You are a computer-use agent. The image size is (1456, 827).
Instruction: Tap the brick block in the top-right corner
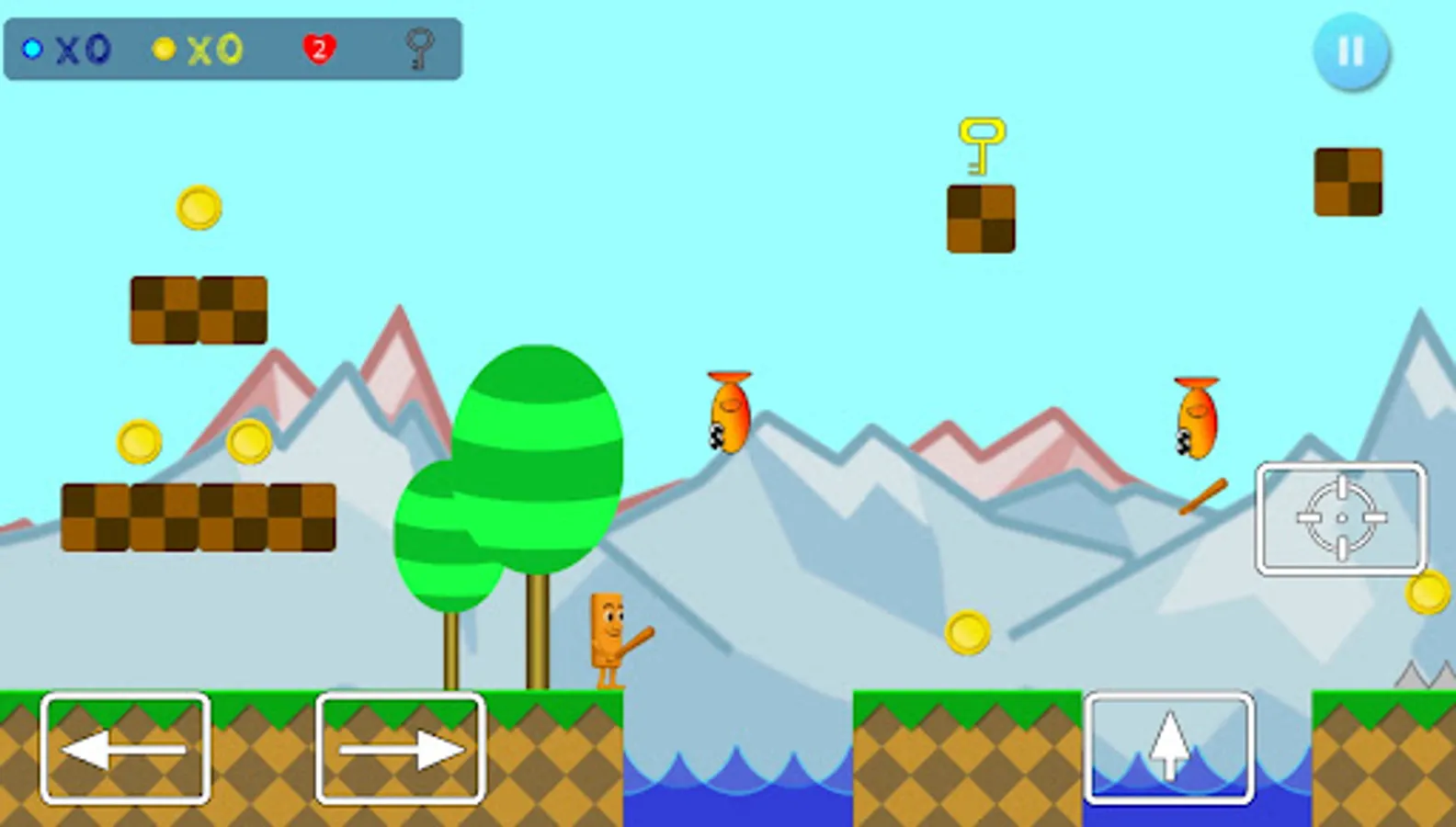point(1348,182)
